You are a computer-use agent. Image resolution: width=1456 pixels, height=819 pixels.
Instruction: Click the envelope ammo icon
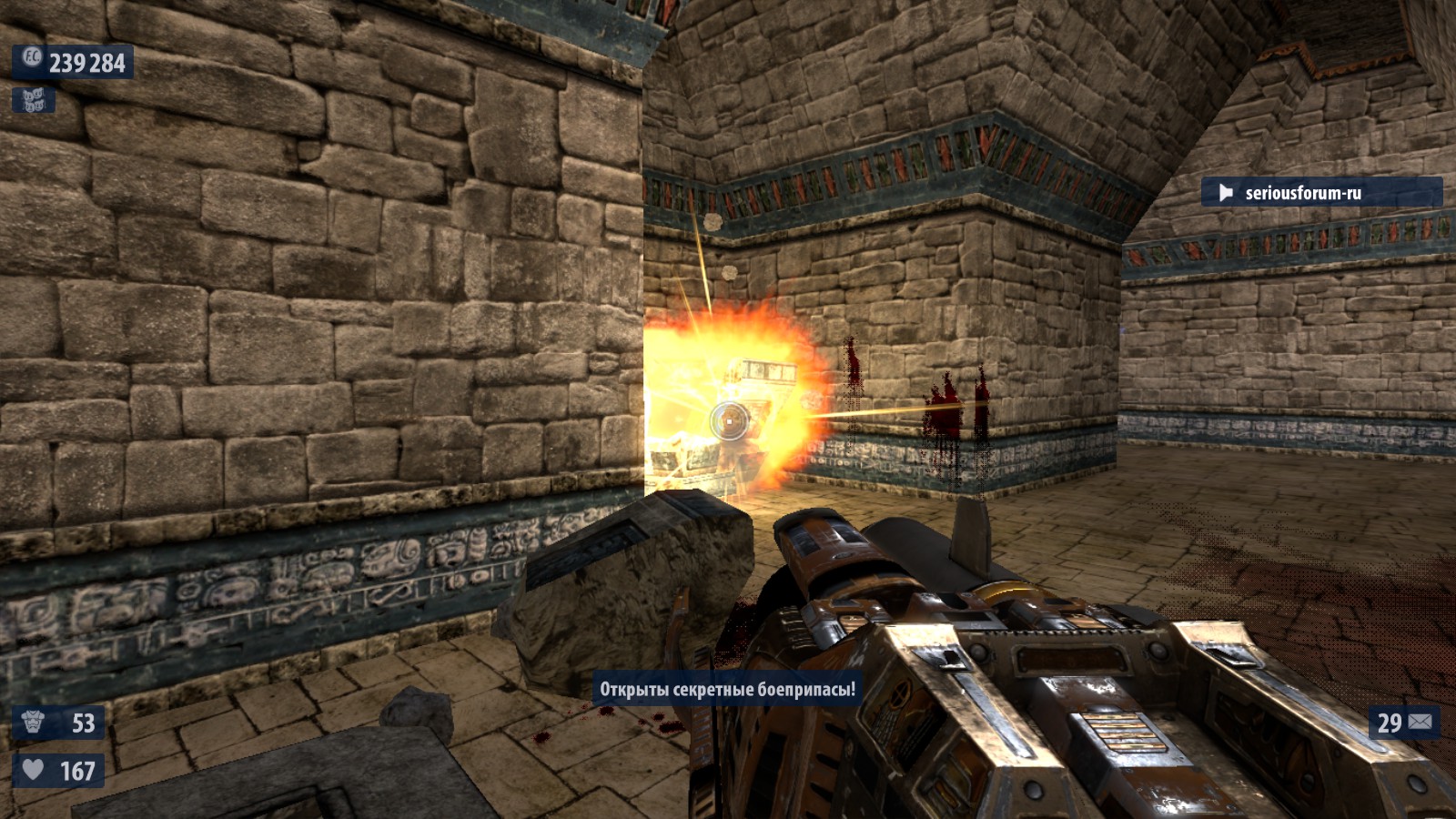[1420, 723]
